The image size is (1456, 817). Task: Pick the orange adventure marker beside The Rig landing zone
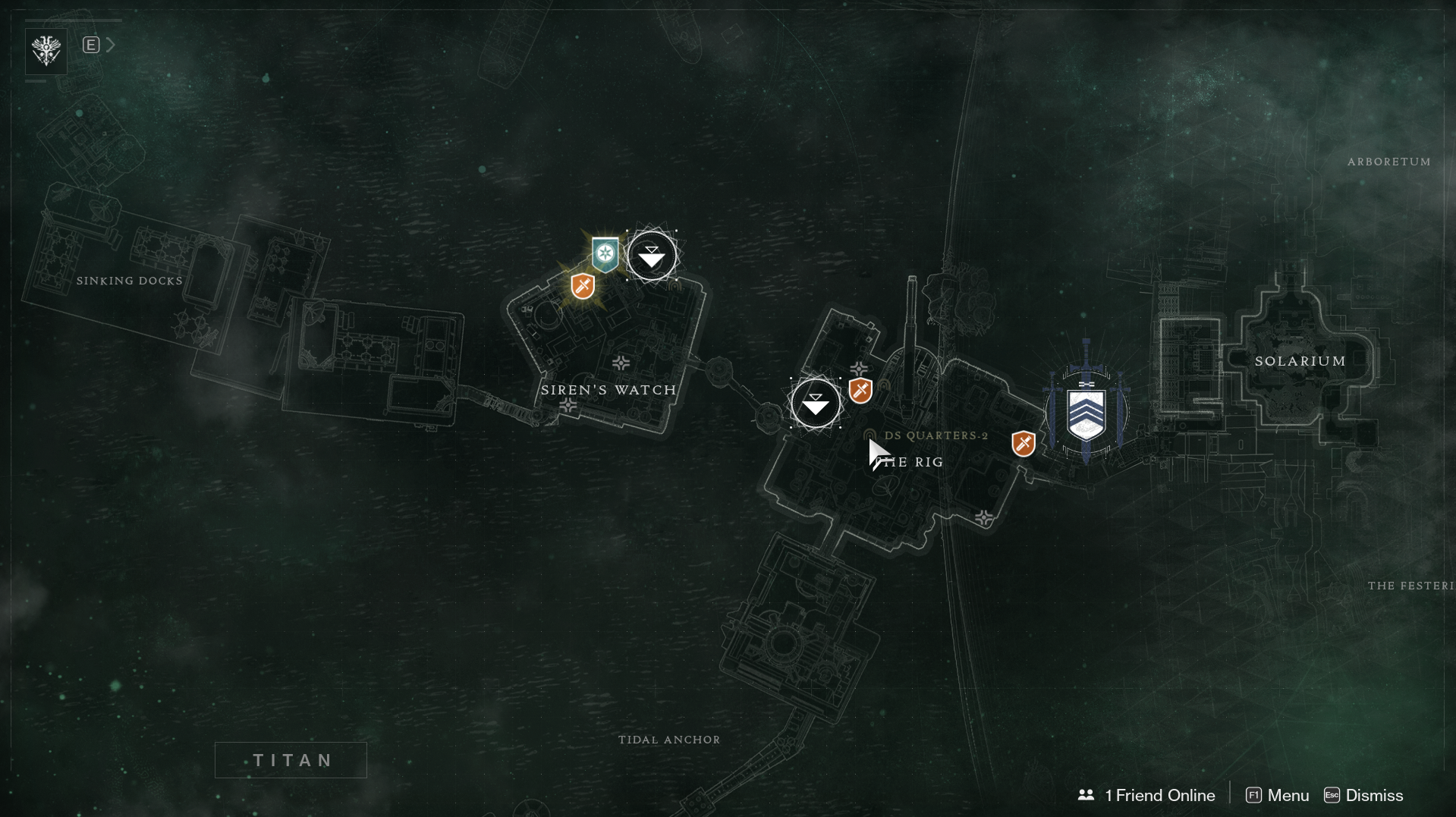(x=860, y=391)
